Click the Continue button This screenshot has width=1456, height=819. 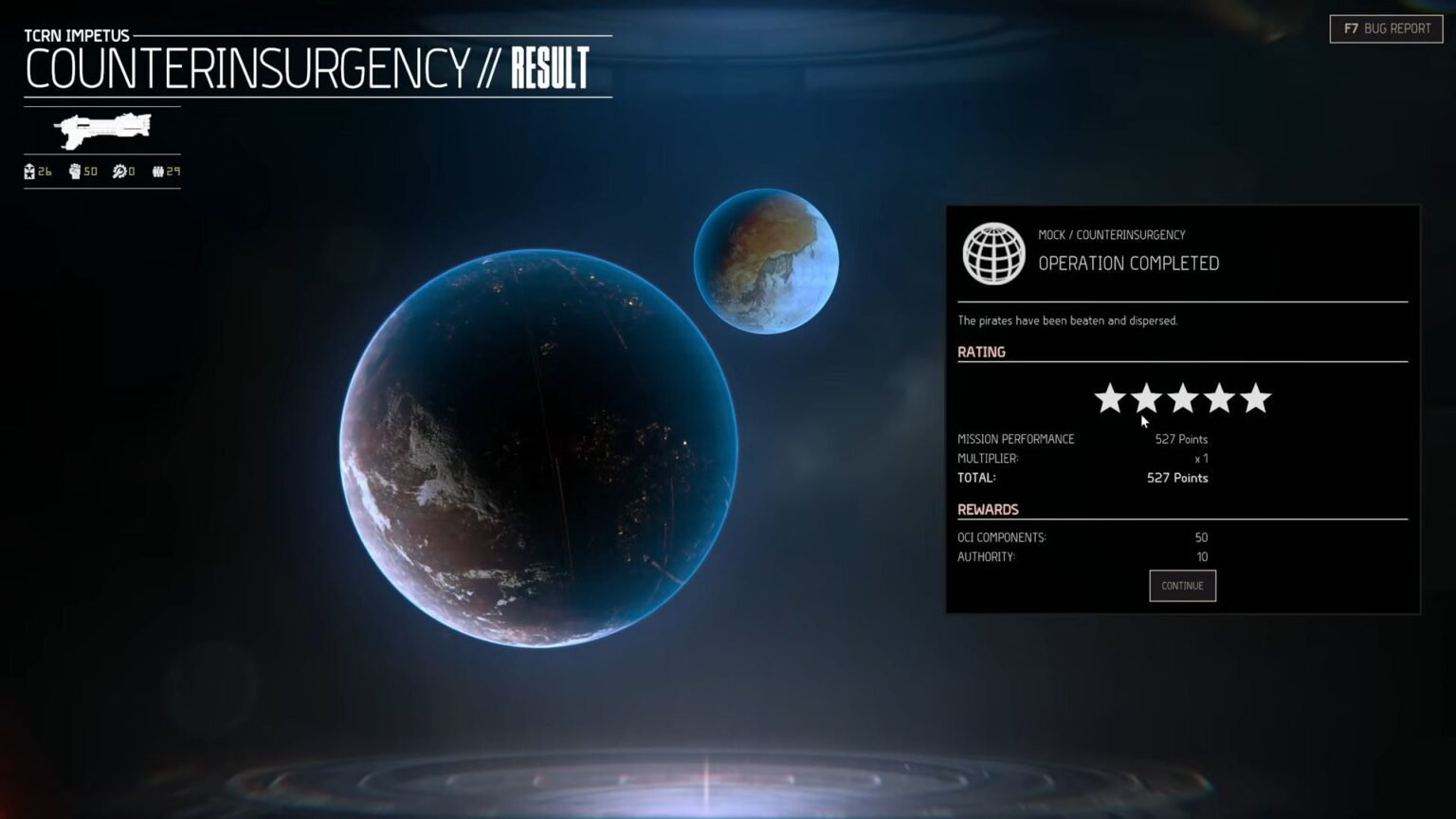pos(1182,586)
